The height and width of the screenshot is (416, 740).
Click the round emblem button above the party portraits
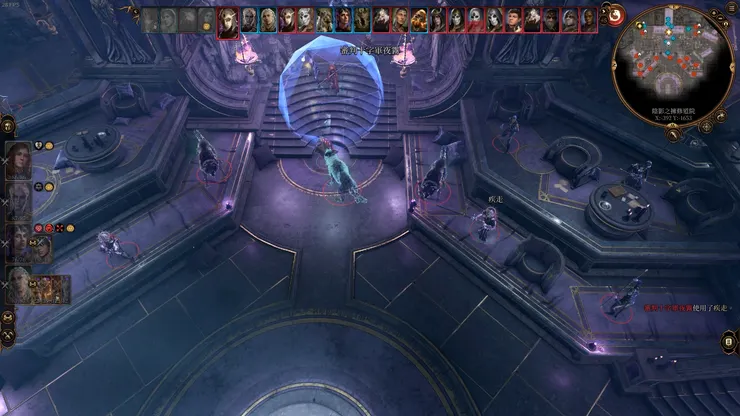tap(7, 124)
